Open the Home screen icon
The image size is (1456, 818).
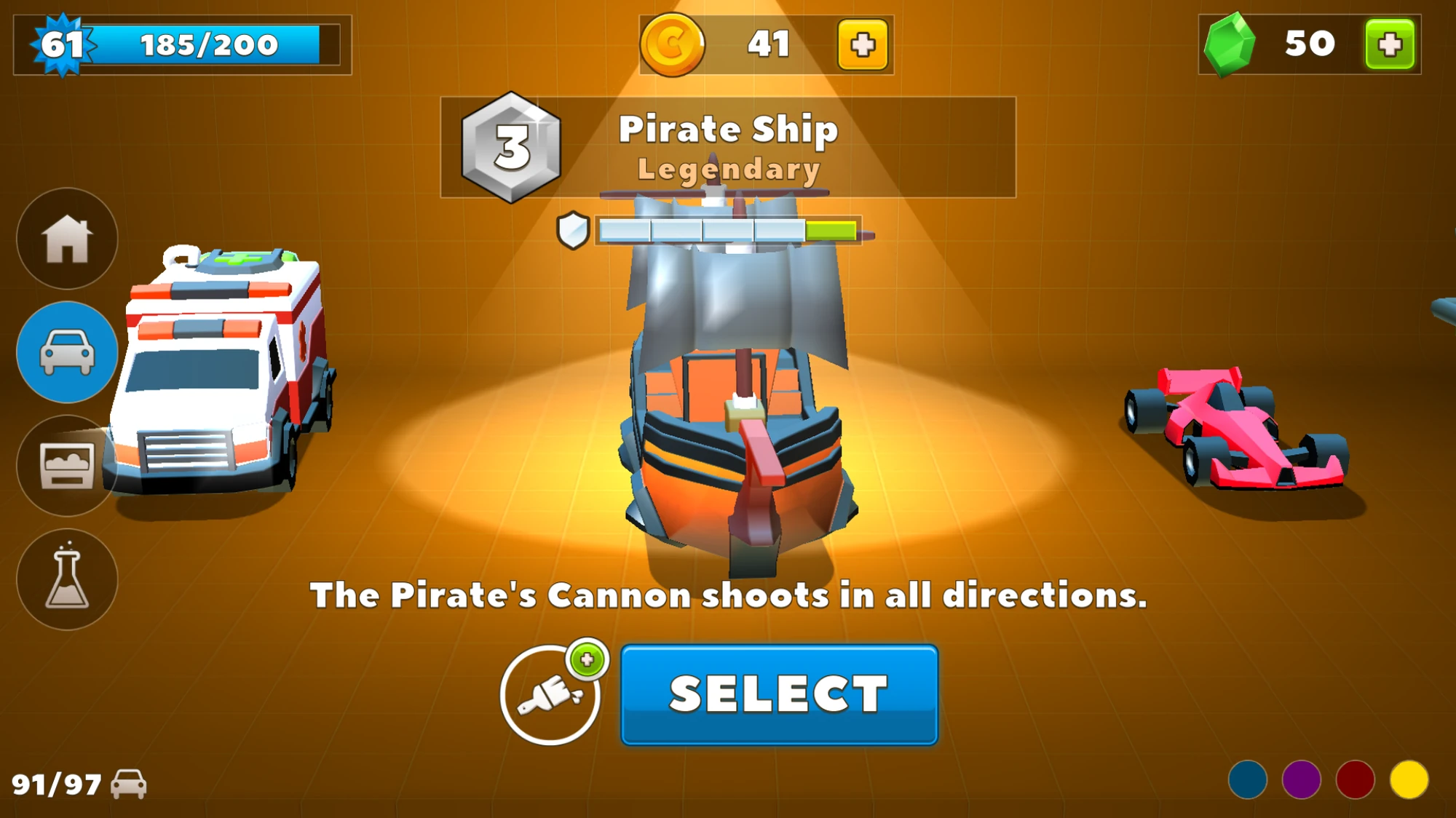click(x=66, y=241)
